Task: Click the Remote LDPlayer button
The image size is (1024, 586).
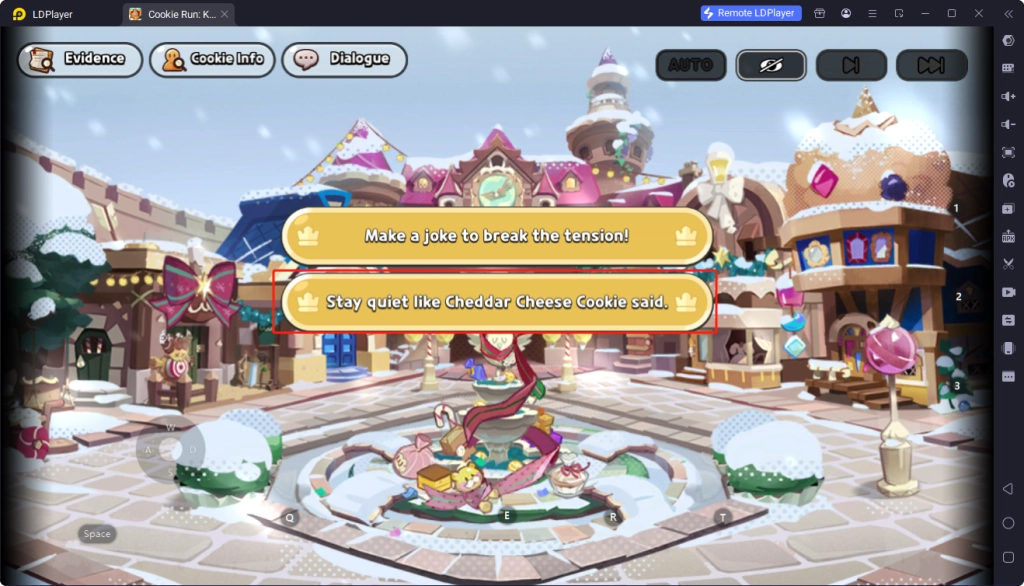Action: (751, 13)
